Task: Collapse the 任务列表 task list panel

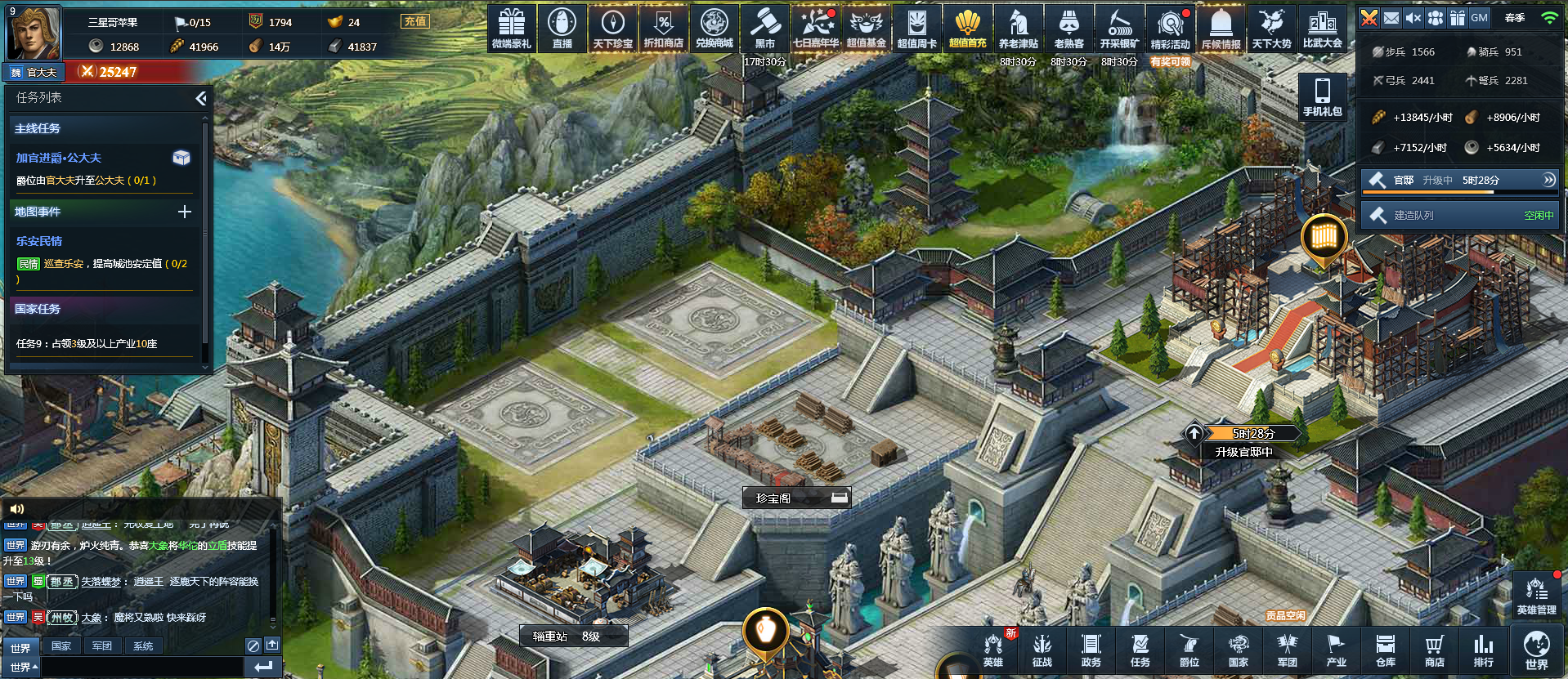Action: pos(200,99)
